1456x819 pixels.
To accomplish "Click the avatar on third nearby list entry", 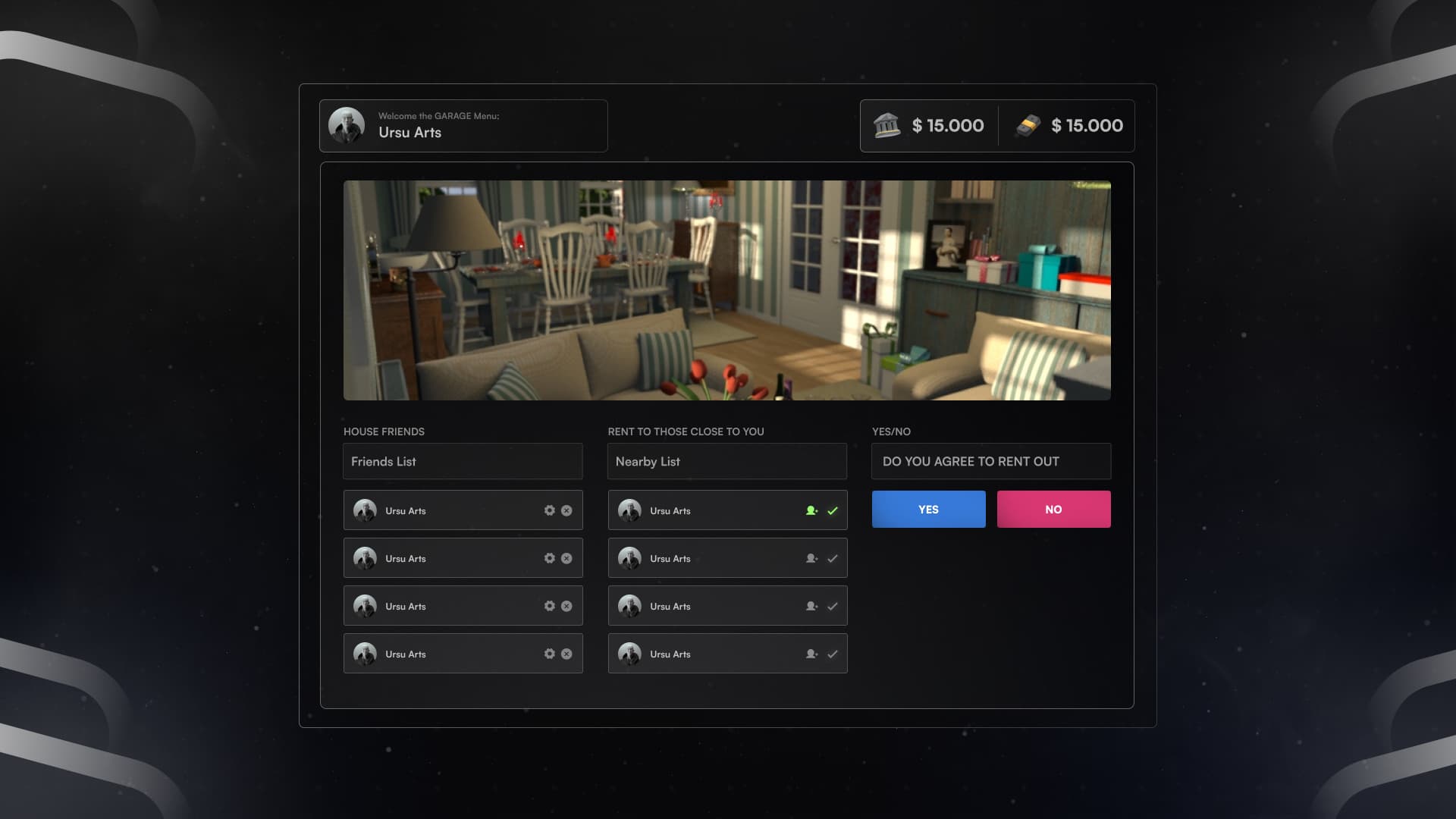I will click(x=632, y=606).
